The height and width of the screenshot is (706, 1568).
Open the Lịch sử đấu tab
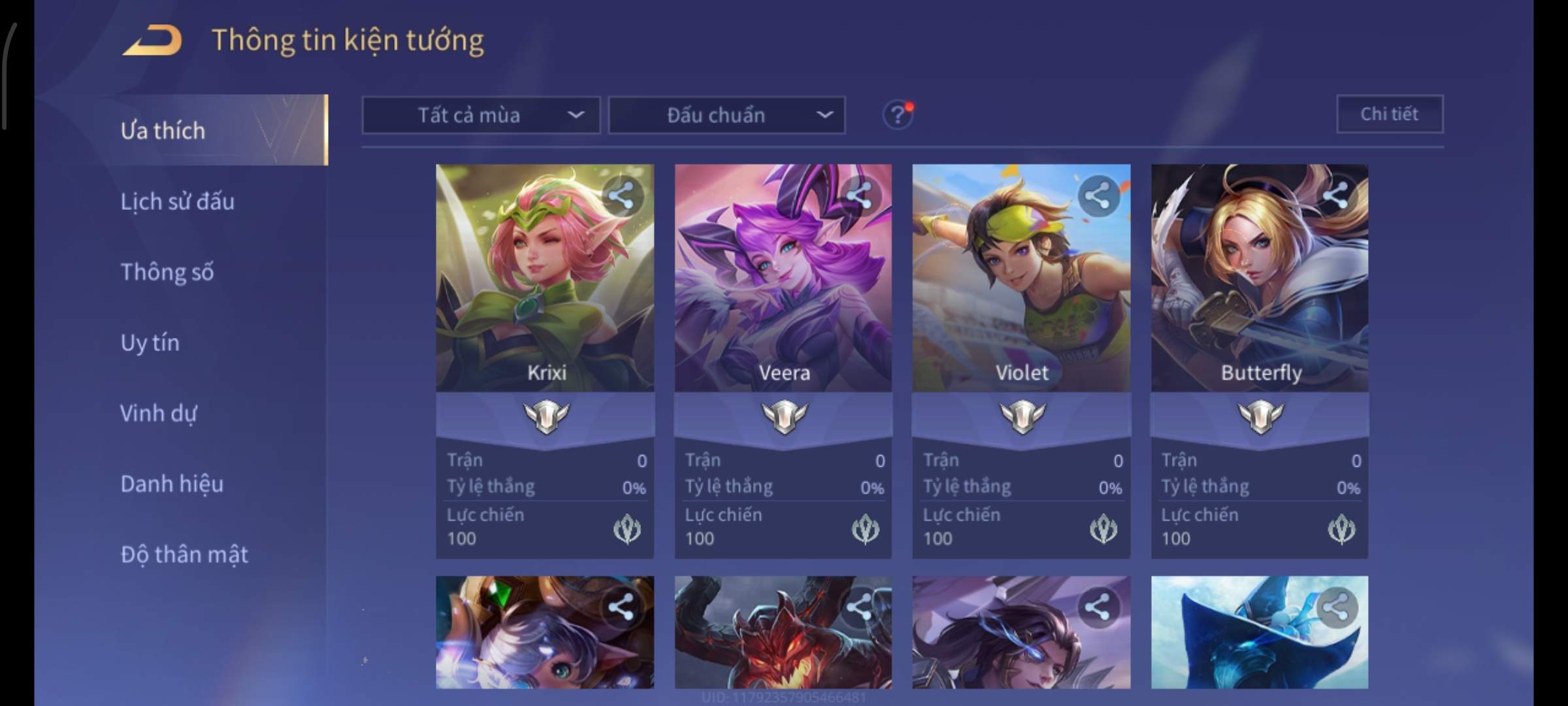(177, 201)
